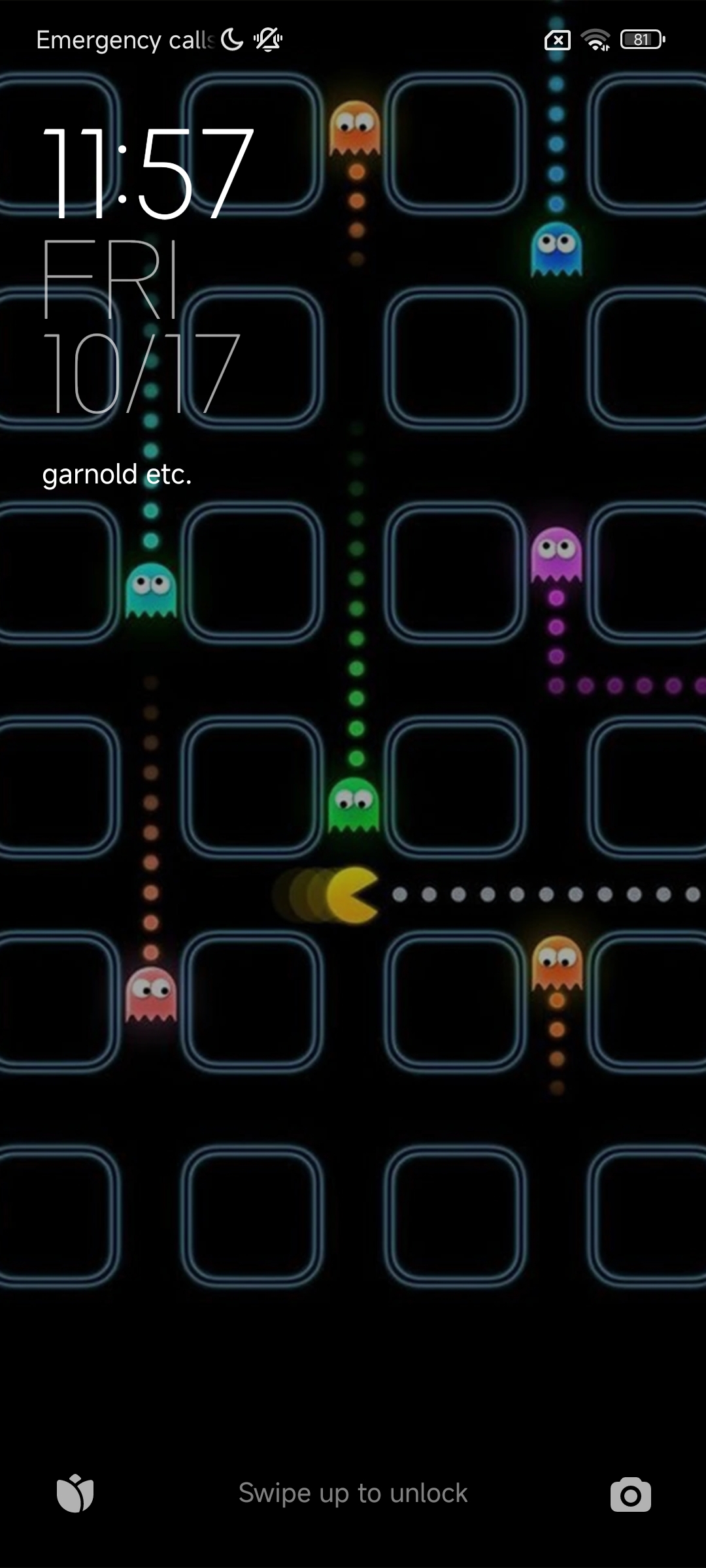Open the camera shortcut icon
The image size is (706, 1568).
(630, 1494)
